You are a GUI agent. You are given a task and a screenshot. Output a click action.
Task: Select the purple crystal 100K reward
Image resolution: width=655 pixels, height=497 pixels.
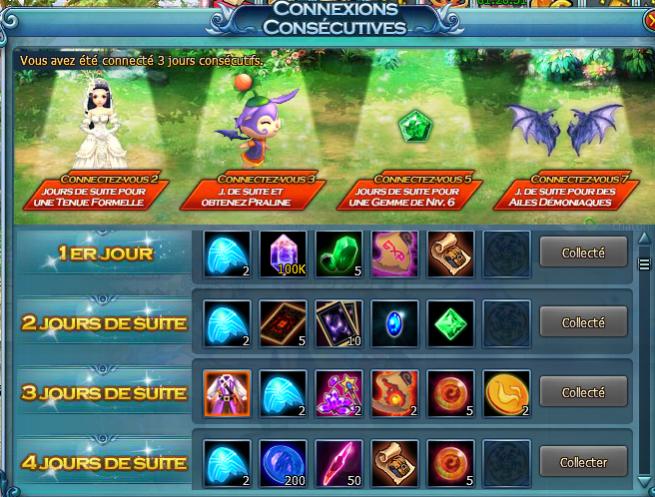tap(282, 253)
